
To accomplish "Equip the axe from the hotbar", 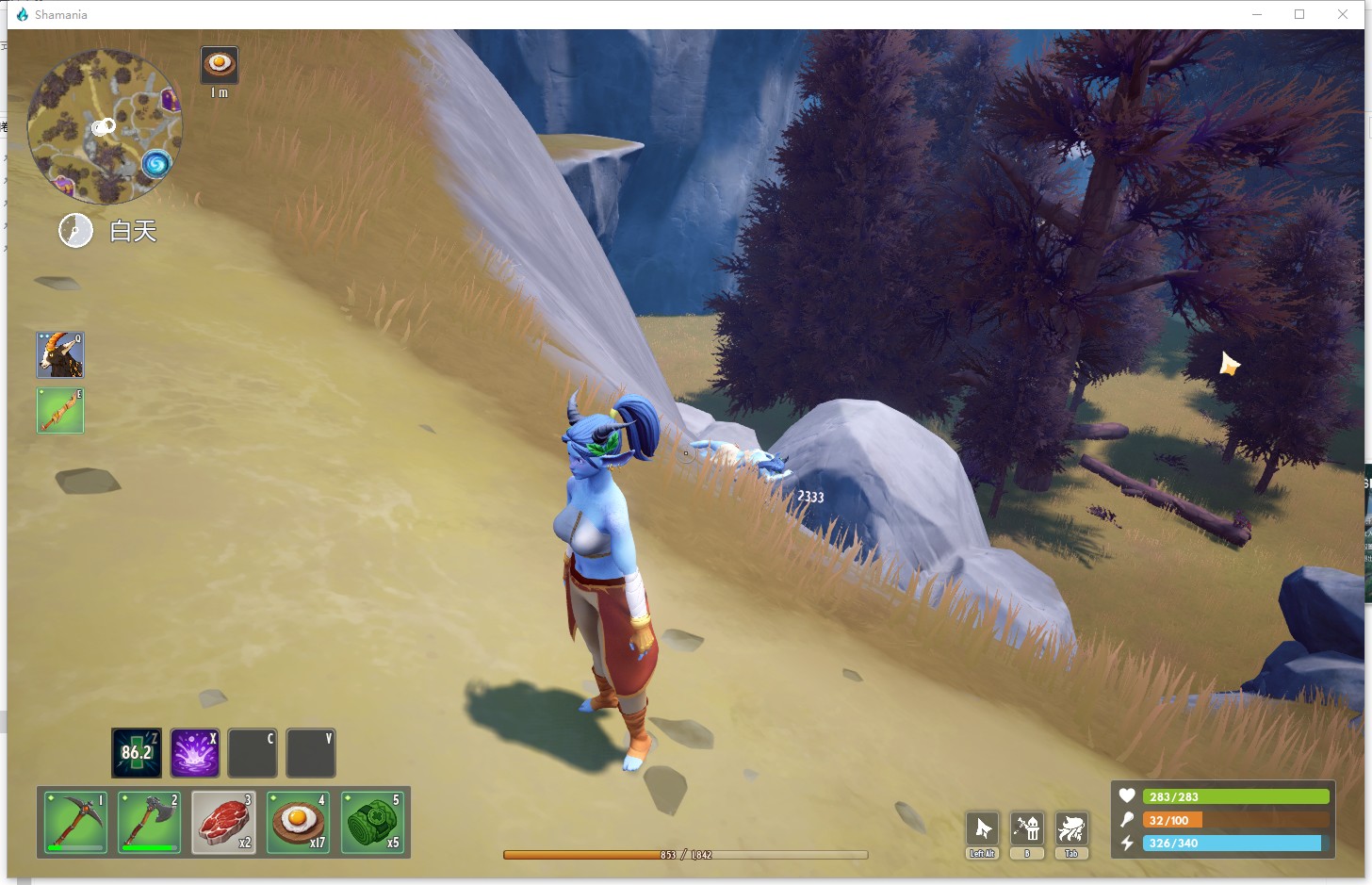I will [149, 822].
